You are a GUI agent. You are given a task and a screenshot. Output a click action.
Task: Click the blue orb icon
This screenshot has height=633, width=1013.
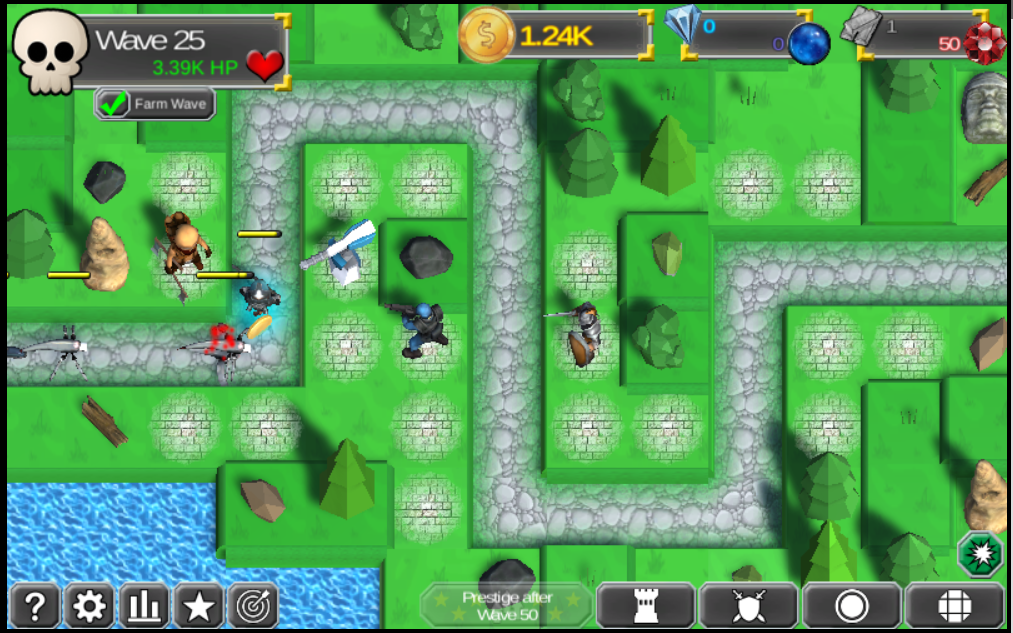(809, 45)
